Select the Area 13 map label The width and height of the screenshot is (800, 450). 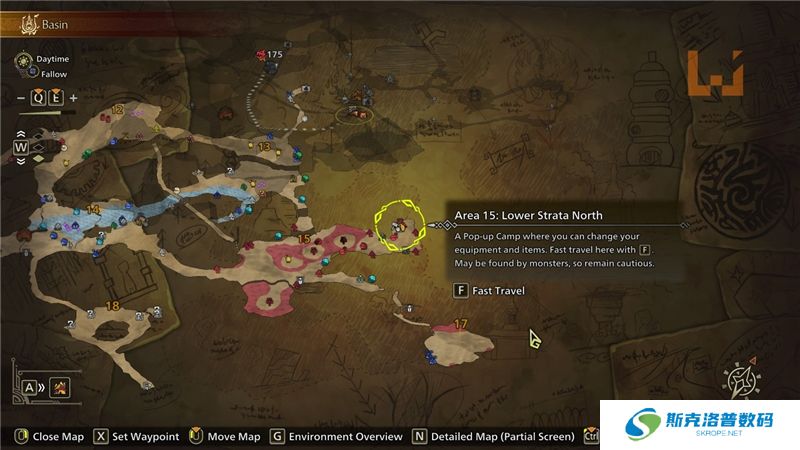(x=264, y=147)
